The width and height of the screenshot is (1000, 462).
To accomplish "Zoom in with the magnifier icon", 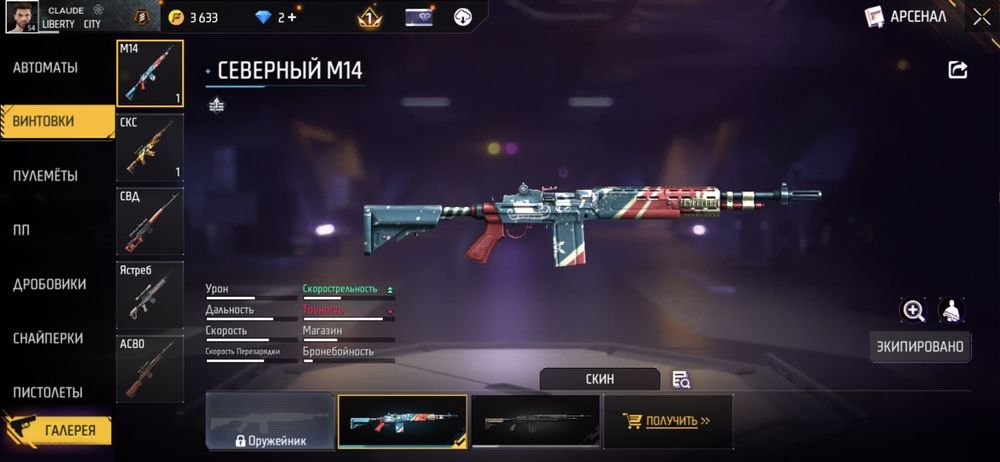I will pos(913,310).
